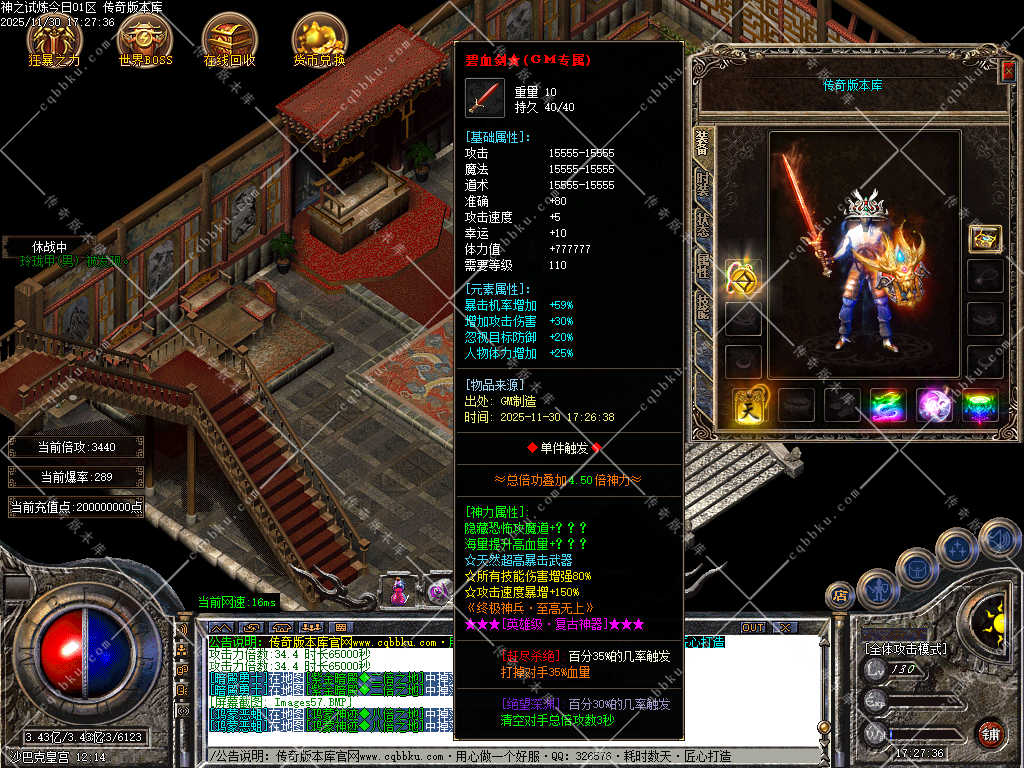Open the 世界BOSS world boss panel

click(x=145, y=39)
